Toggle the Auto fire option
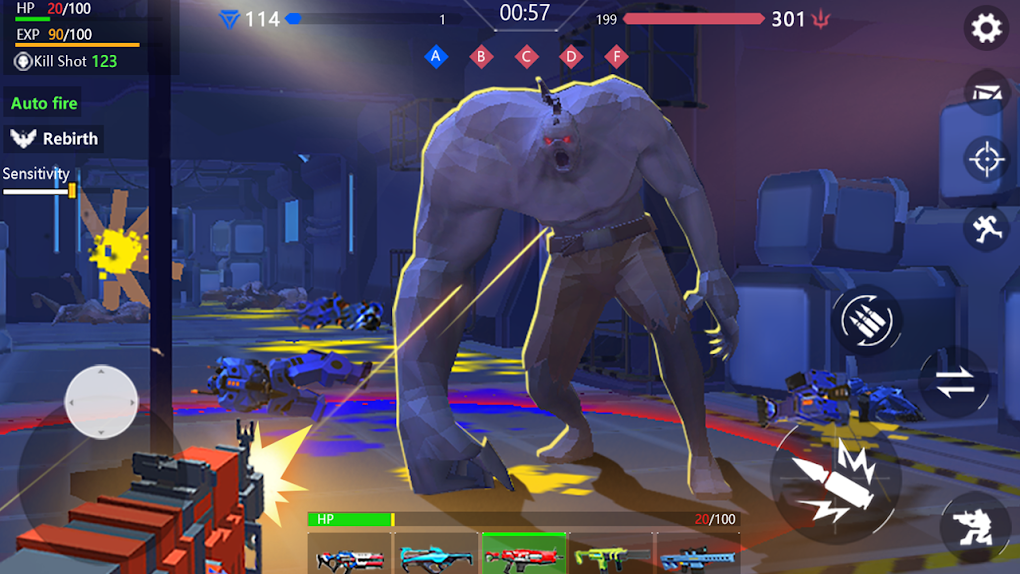The width and height of the screenshot is (1020, 574). [x=44, y=103]
